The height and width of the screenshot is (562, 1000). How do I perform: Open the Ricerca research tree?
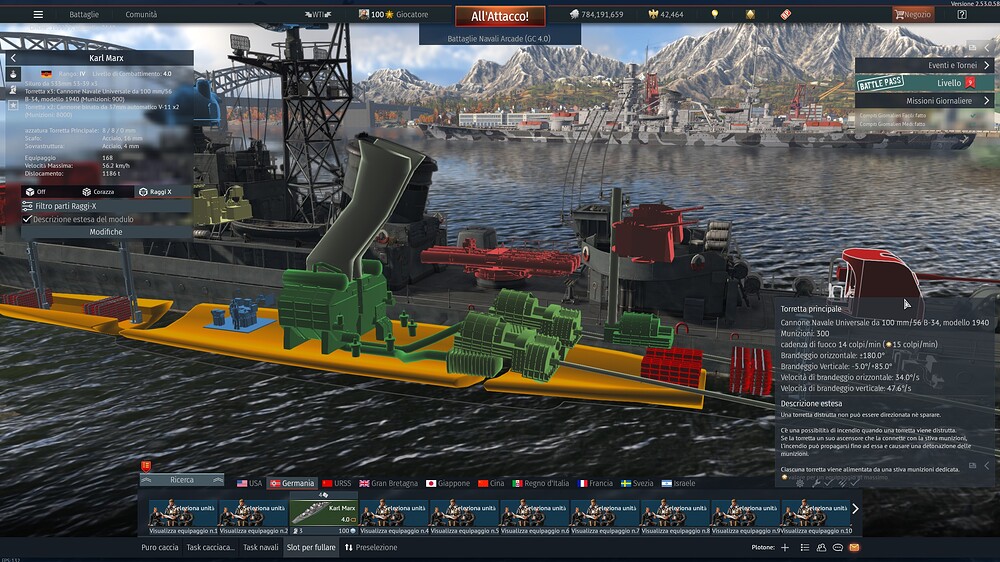182,480
